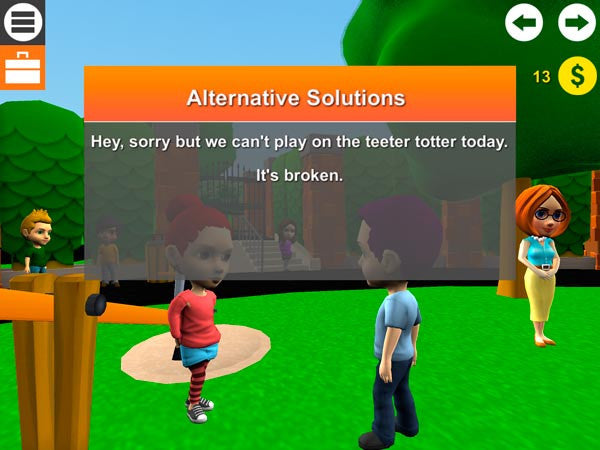Go back with the left arrow
The image size is (600, 450).
[x=524, y=22]
